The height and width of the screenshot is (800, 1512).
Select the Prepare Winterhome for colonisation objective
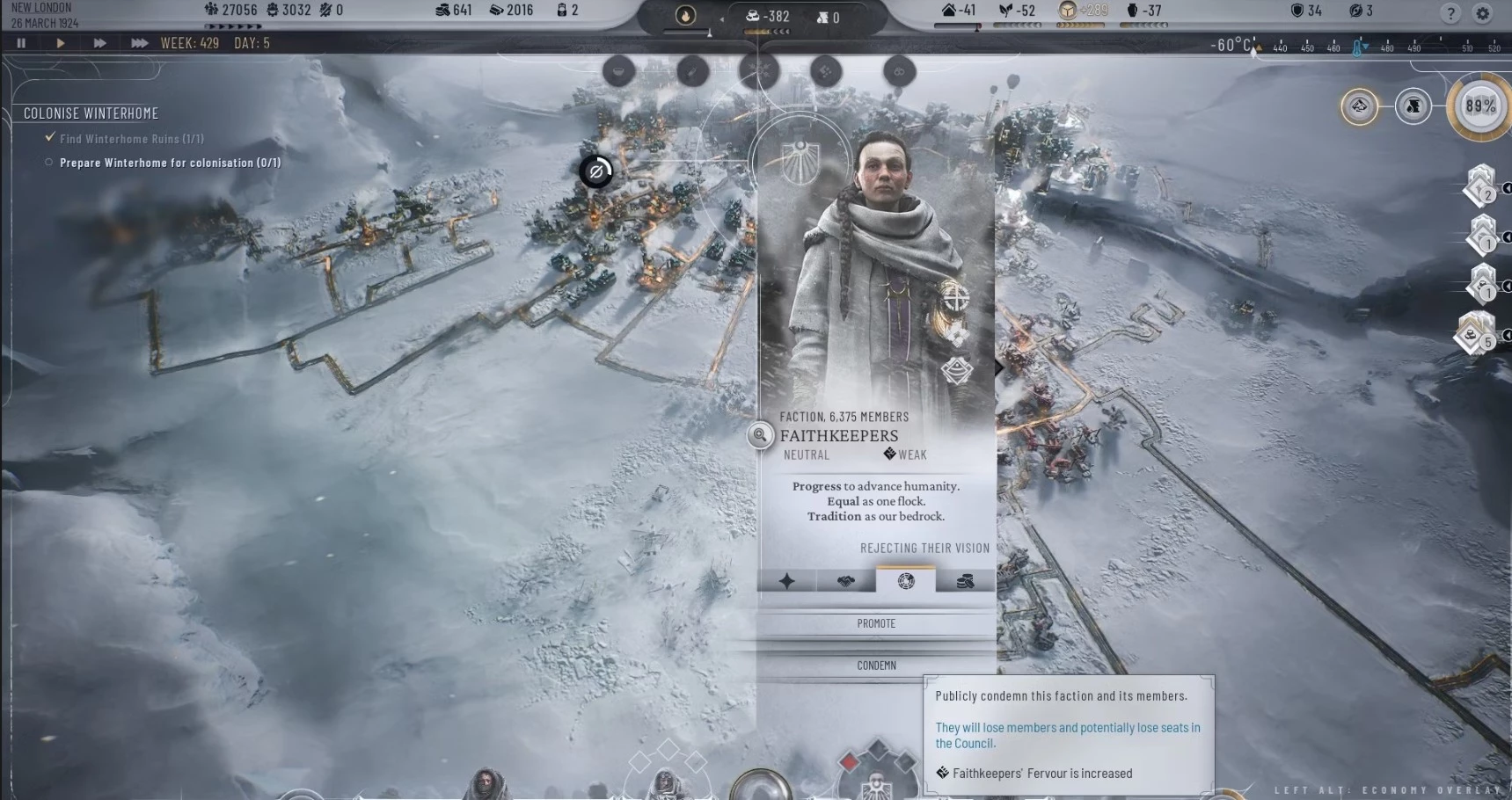pyautogui.click(x=170, y=163)
